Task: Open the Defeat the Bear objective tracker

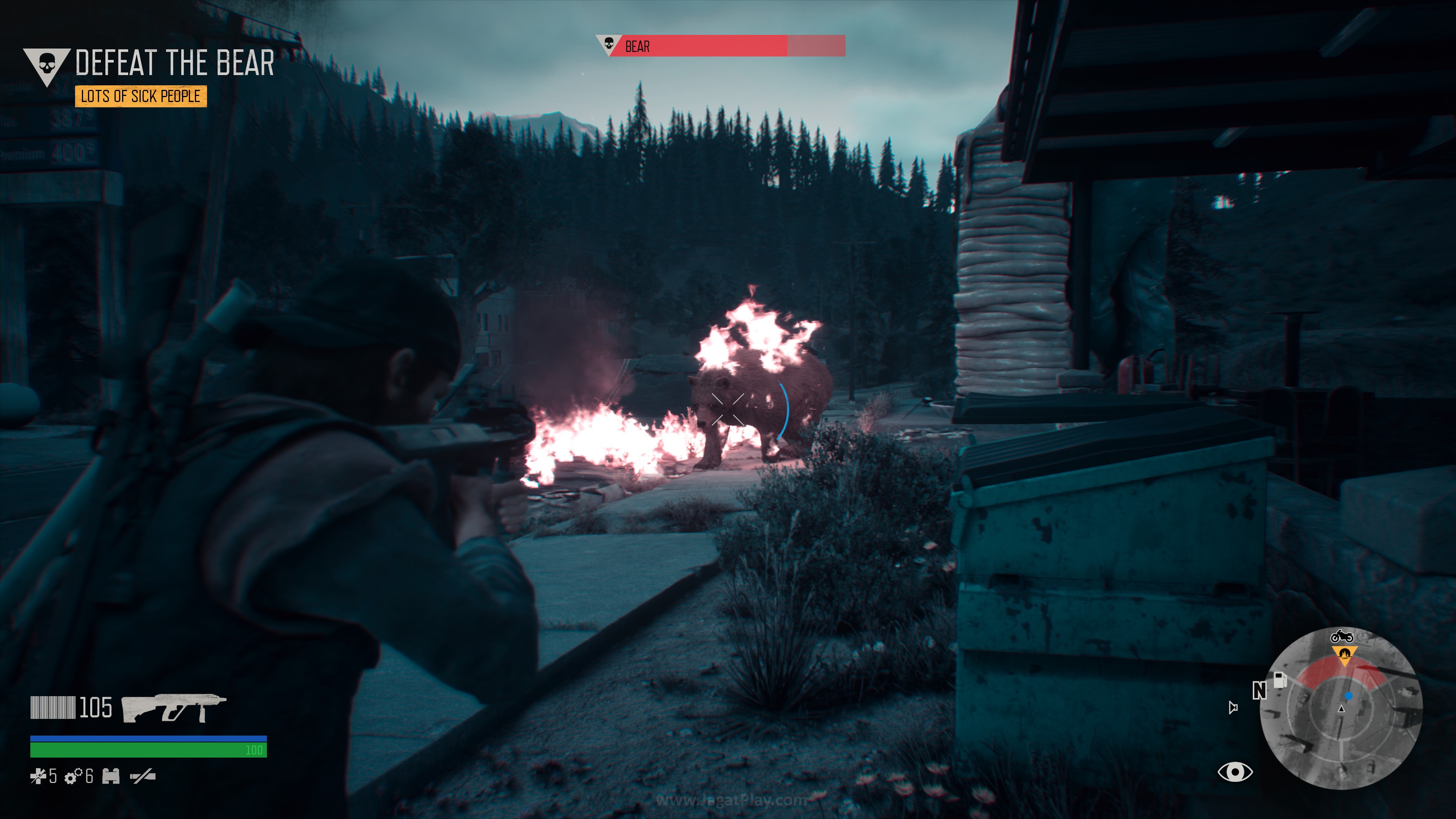Action: point(174,63)
